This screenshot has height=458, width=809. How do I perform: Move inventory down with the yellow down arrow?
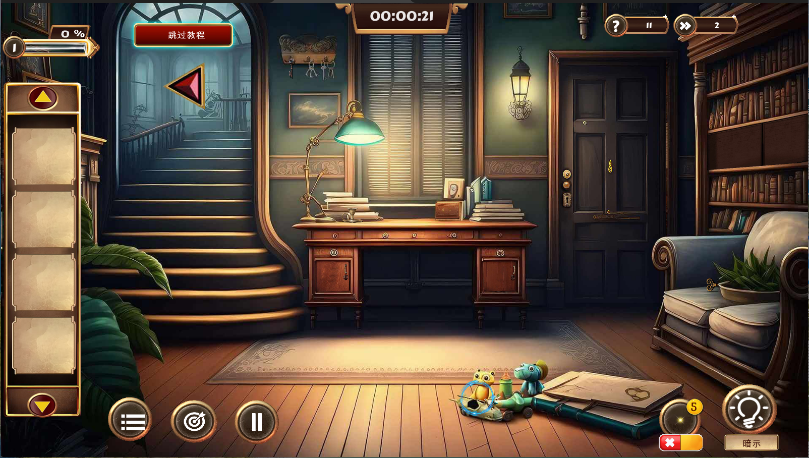click(42, 405)
